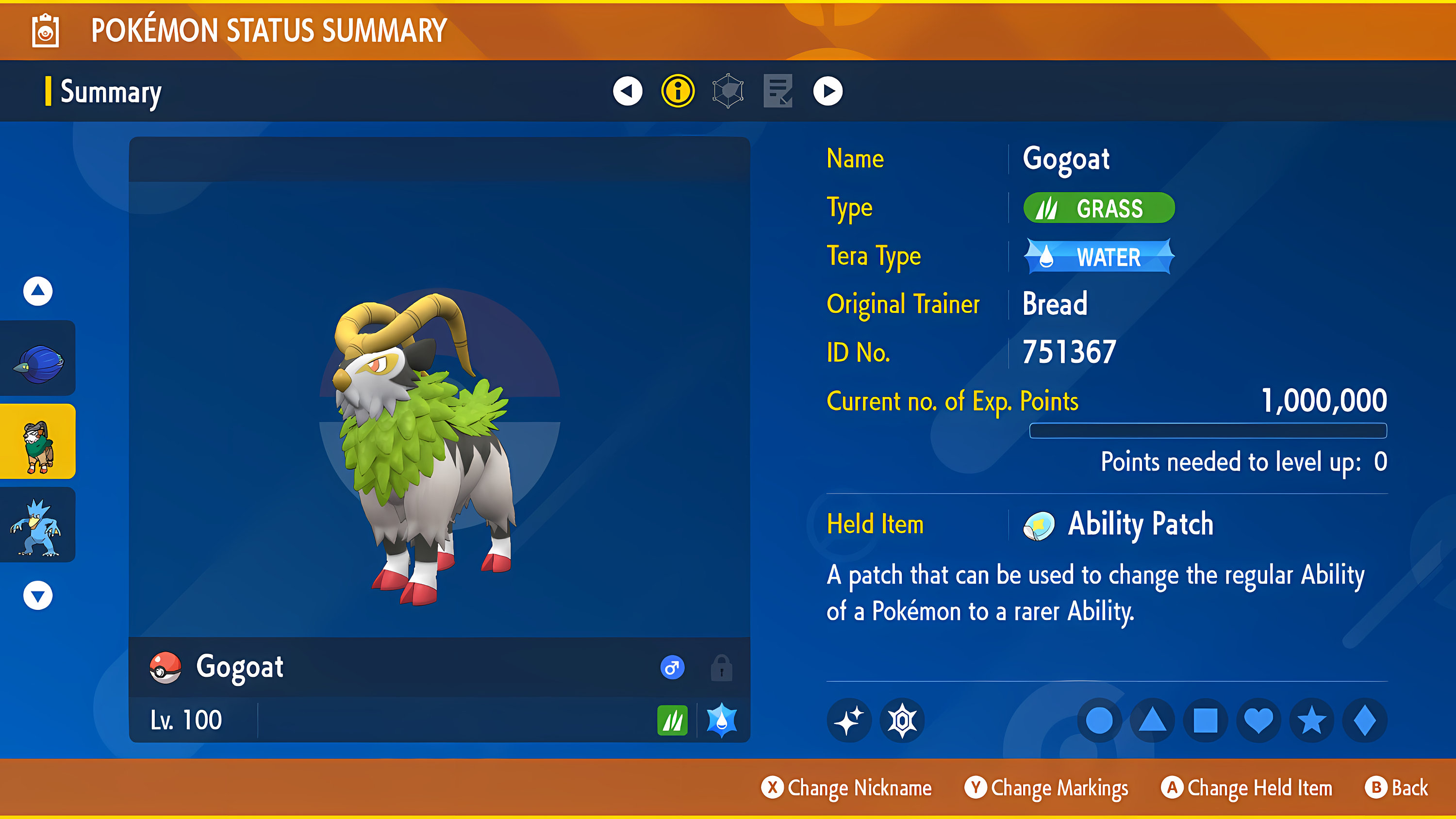
Task: Click the up arrow in the party sidebar
Action: 37,291
